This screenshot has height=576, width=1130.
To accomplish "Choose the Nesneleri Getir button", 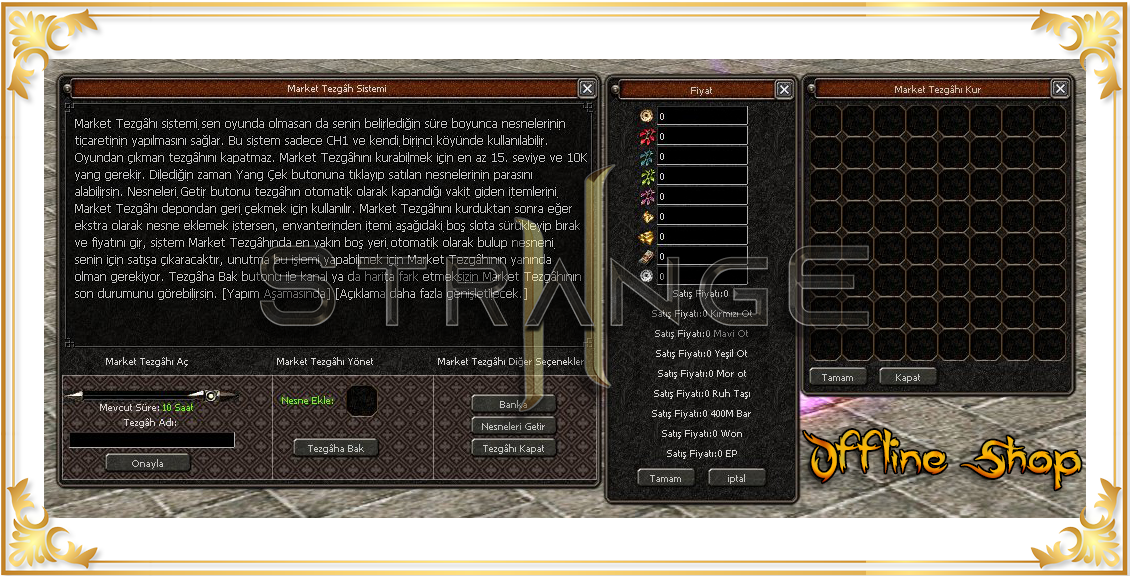I will point(513,426).
